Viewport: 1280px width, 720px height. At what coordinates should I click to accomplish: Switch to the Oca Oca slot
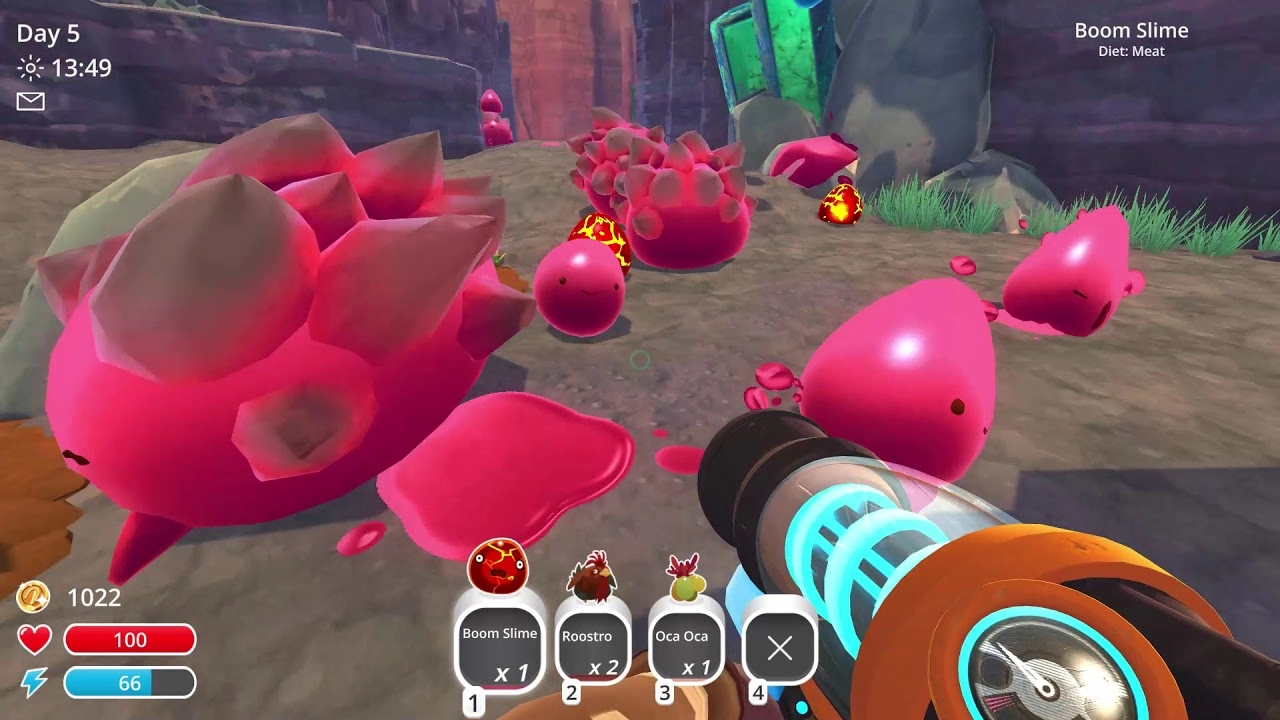point(685,645)
